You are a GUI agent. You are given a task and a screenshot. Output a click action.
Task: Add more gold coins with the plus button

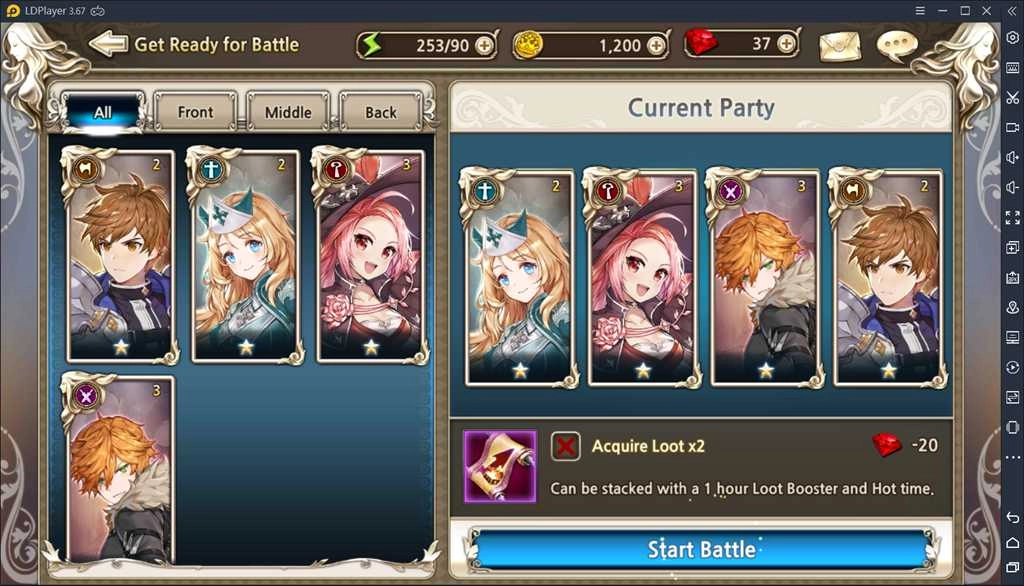656,45
